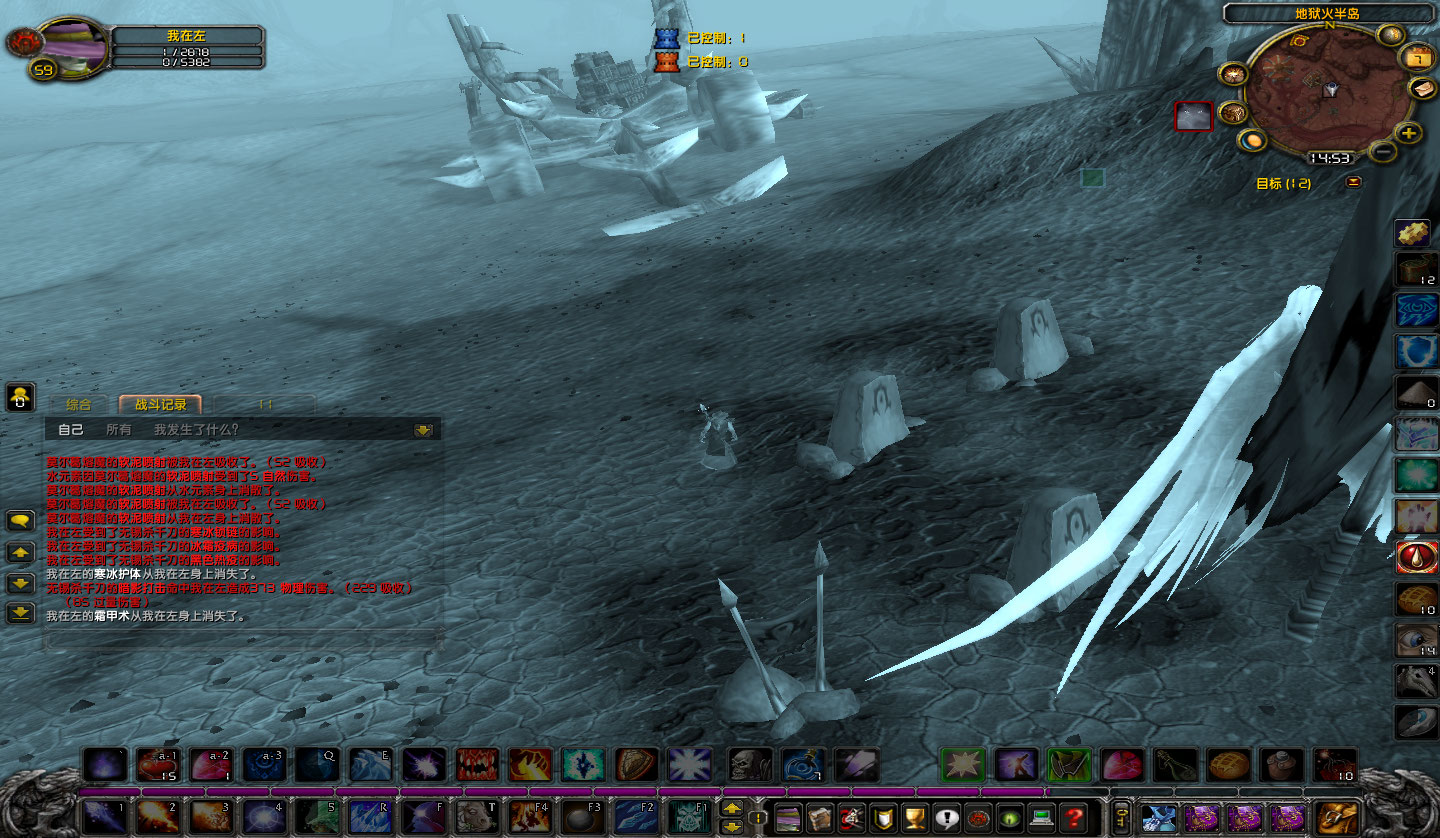Open the achievements trophy icon in the micro menu
Screen dimensions: 1440x838
pos(913,817)
